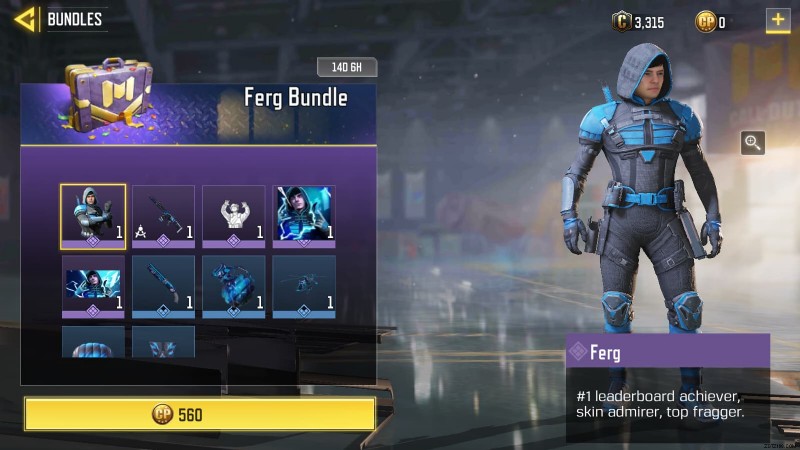Image resolution: width=800 pixels, height=450 pixels.
Task: Select the Ferg character skin slot
Action: [93, 216]
